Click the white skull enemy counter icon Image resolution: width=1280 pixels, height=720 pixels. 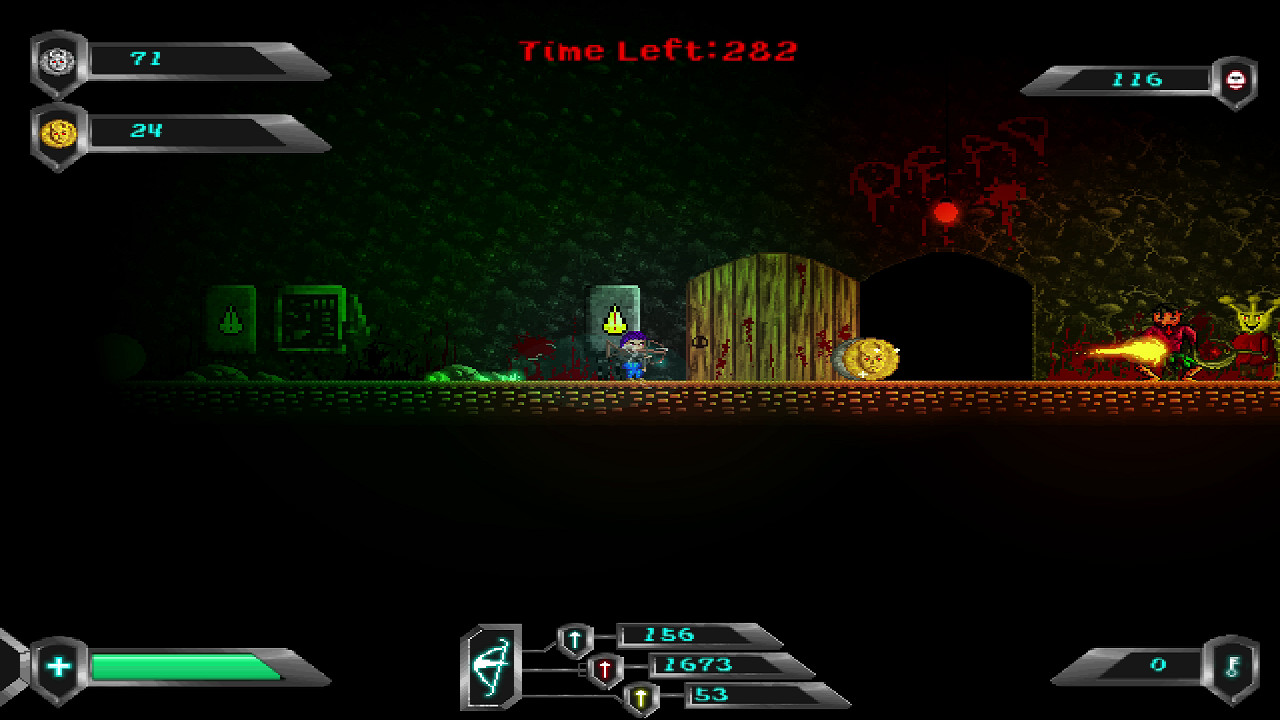pos(1236,80)
